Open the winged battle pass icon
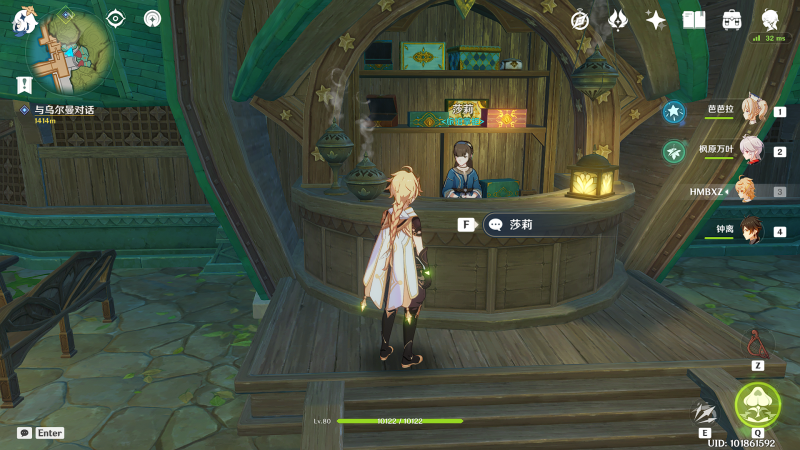This screenshot has width=800, height=450. pos(618,19)
